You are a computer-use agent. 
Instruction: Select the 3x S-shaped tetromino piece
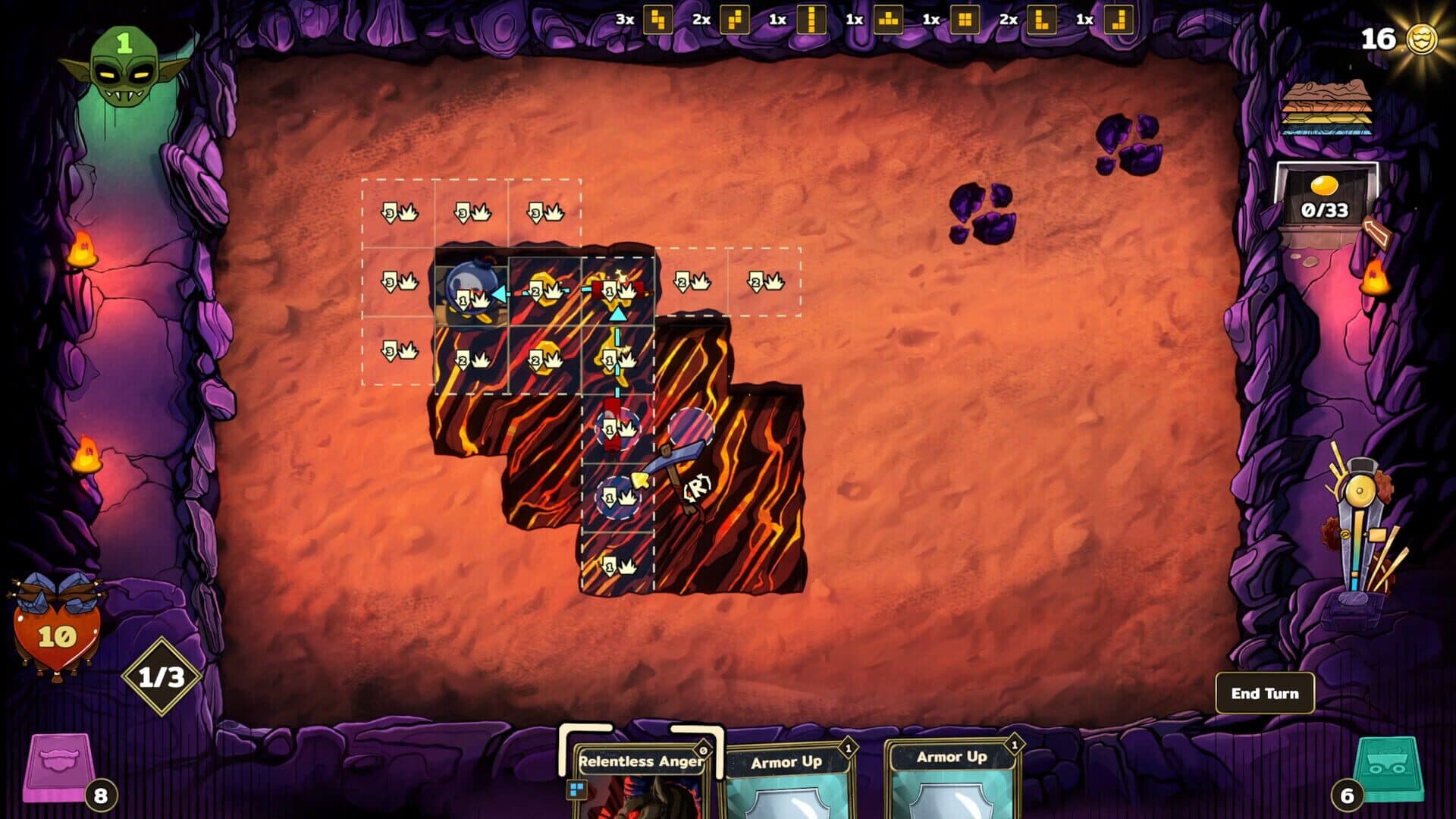[x=657, y=22]
